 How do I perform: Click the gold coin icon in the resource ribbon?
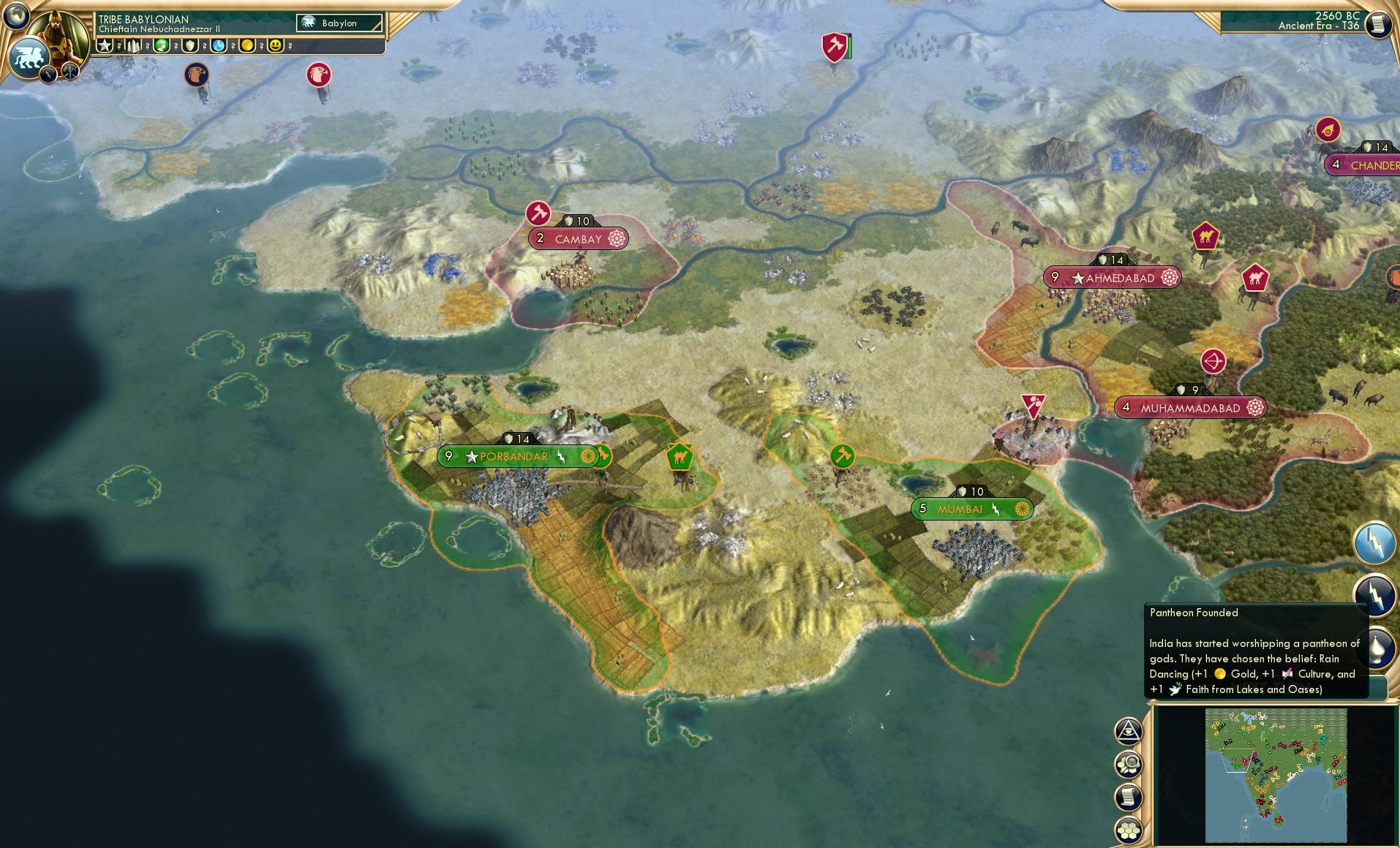[246, 45]
